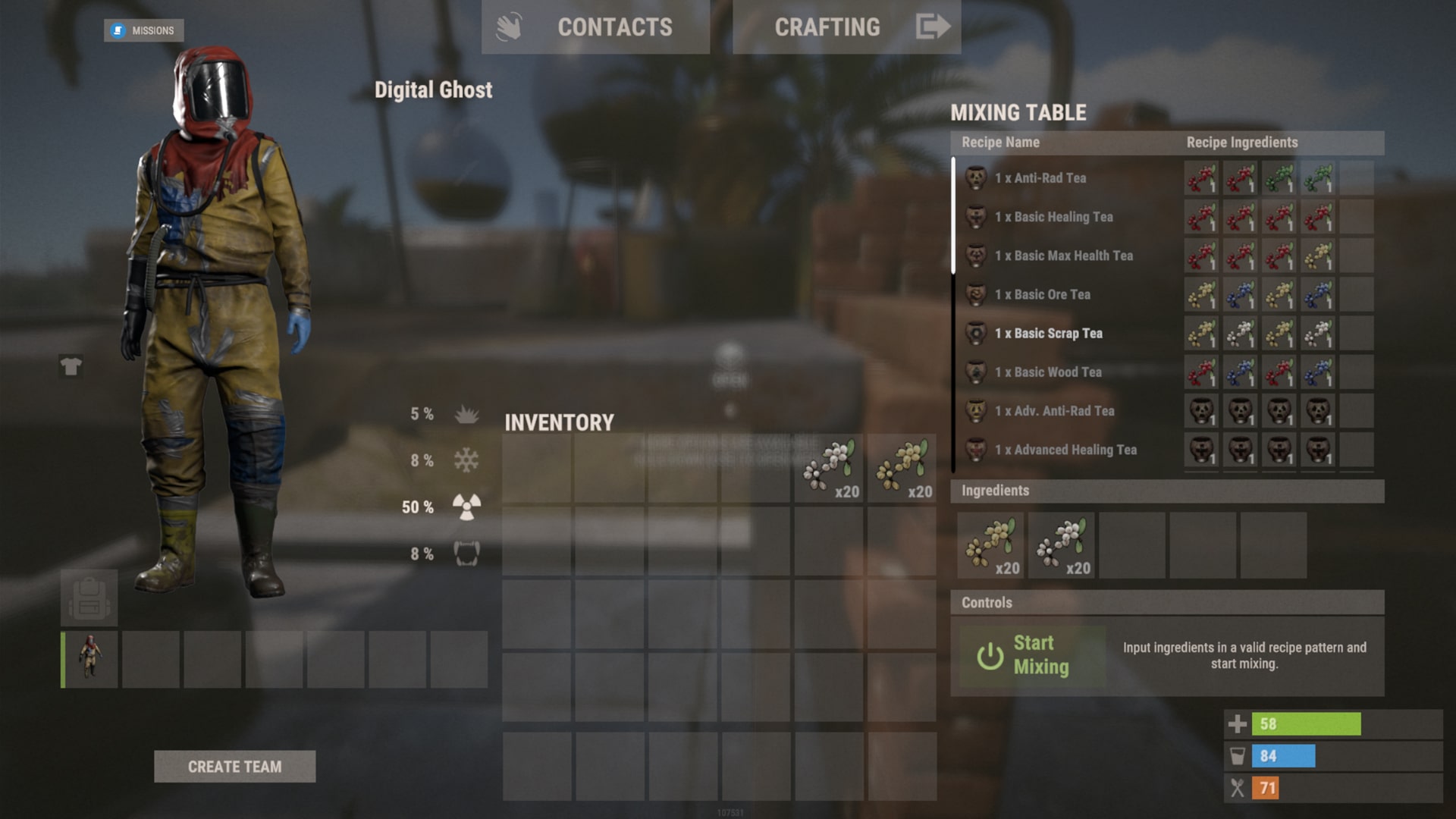Select the Basic Ore Tea recipe
Screen dimensions: 1456x819
point(1042,294)
